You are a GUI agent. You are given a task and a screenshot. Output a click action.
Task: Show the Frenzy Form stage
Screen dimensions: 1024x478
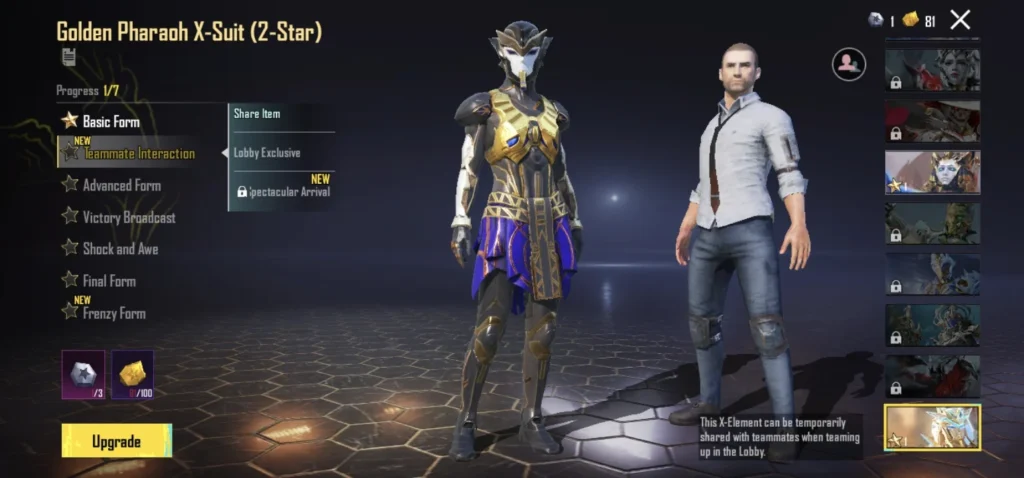click(113, 313)
